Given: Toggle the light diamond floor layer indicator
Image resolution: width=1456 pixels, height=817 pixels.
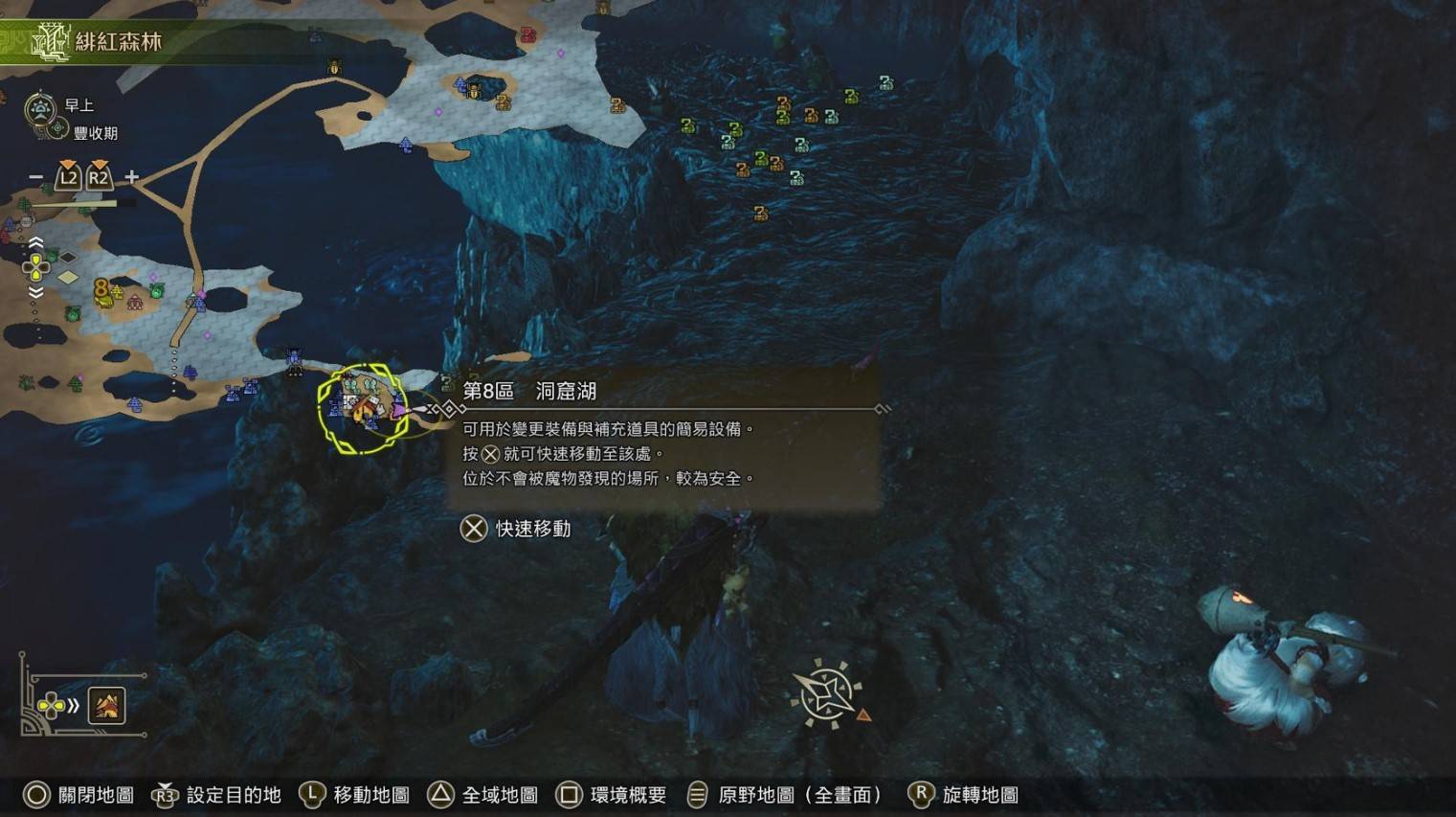Looking at the screenshot, I should tap(68, 275).
